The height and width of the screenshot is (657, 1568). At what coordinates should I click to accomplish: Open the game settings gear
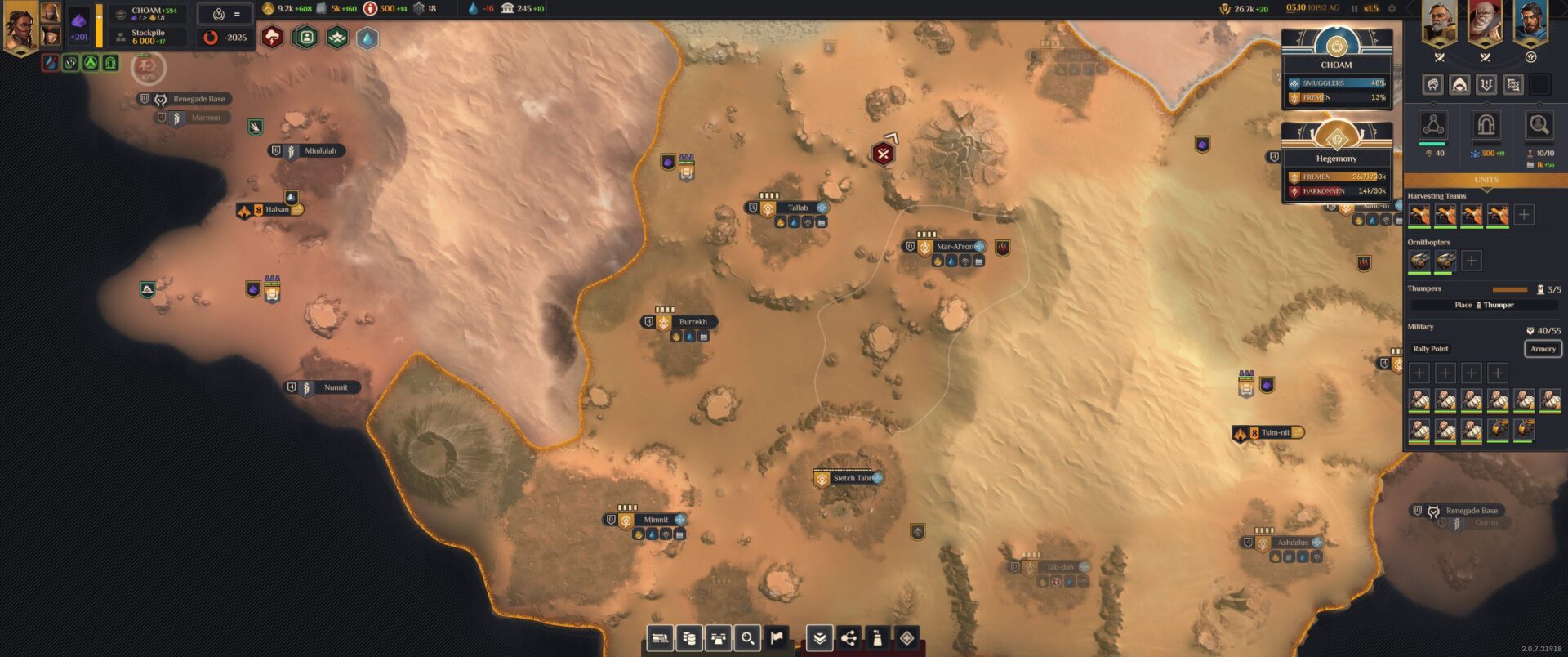[x=1392, y=9]
